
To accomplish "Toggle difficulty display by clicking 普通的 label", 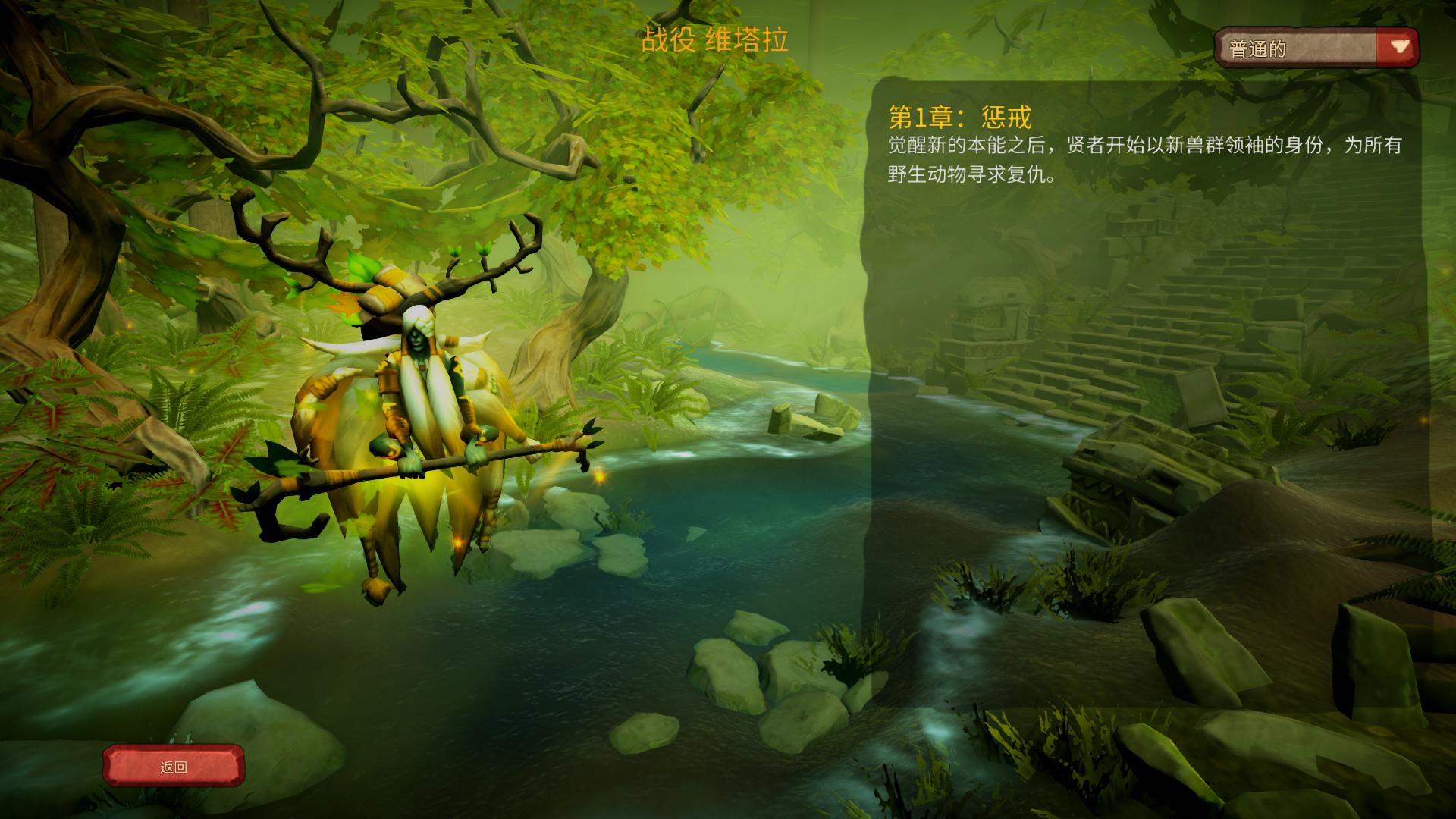I will click(x=1259, y=47).
